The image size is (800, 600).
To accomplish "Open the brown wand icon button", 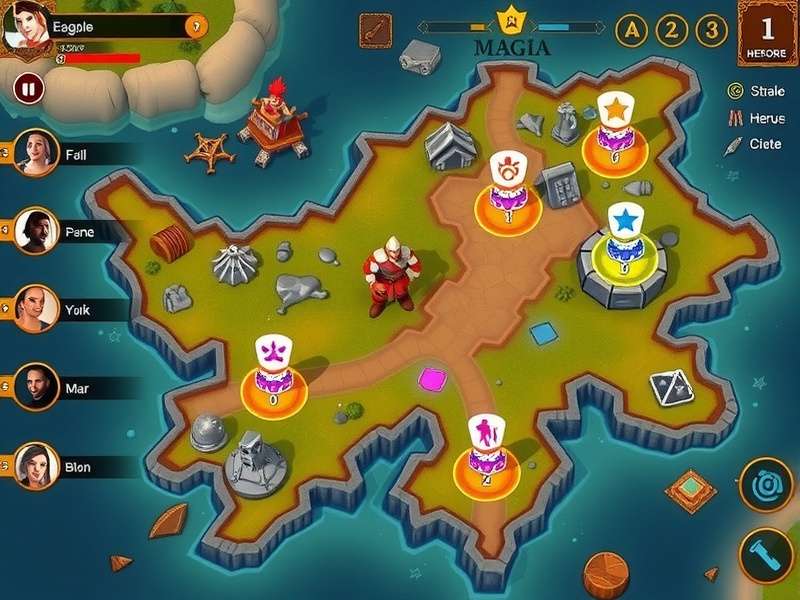I will 376,30.
